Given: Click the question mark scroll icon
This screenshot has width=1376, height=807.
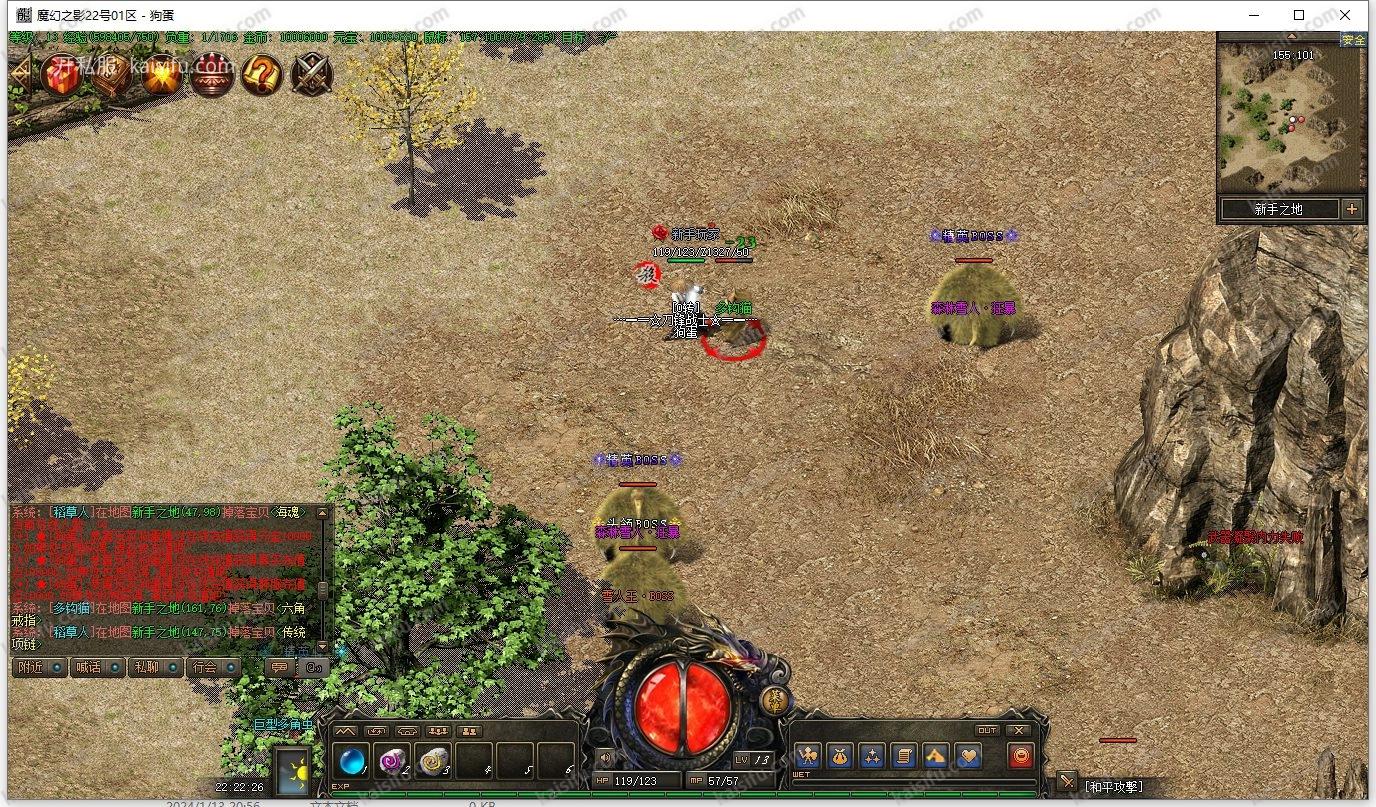Looking at the screenshot, I should (x=261, y=75).
